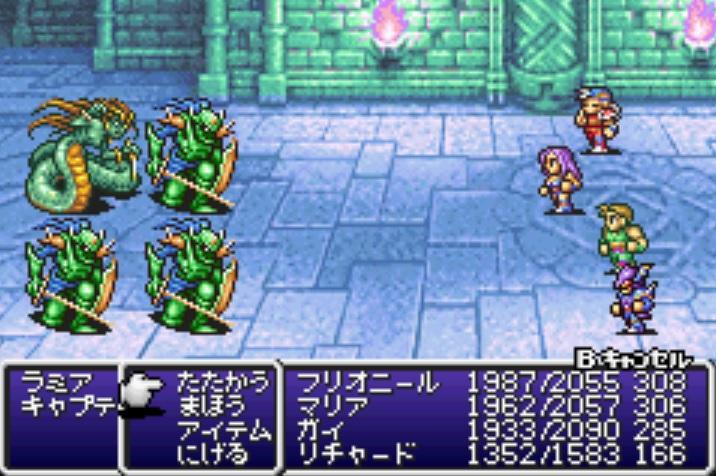
Task: Select マリア in the party list
Action: coord(328,405)
